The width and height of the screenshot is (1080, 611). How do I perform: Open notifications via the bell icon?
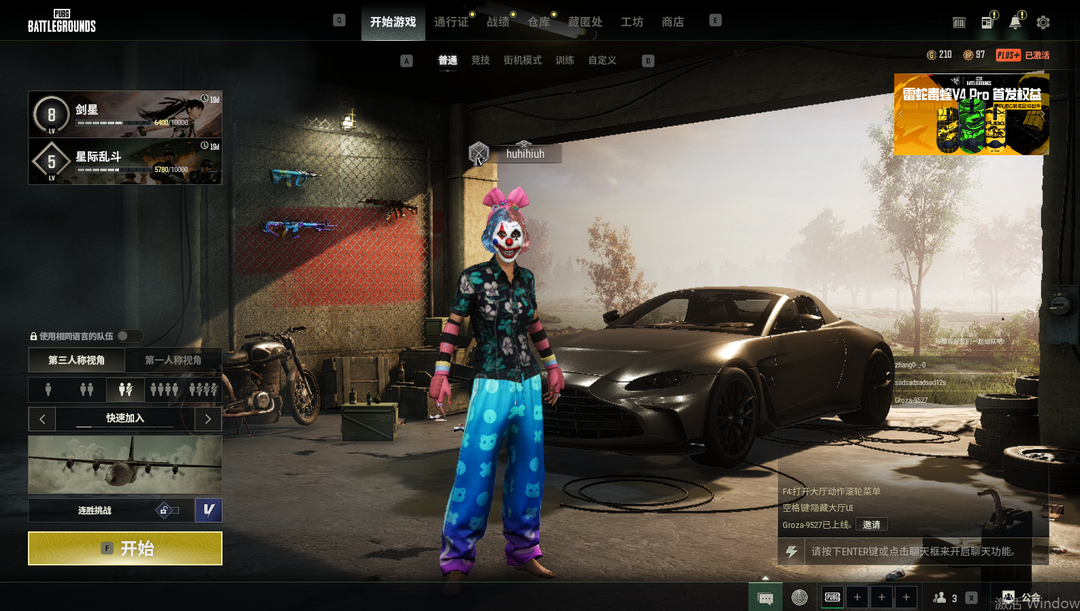click(x=1015, y=22)
